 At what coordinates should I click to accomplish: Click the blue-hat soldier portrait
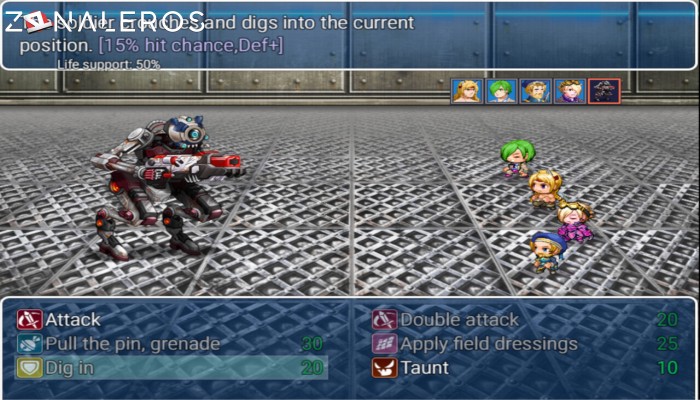click(535, 91)
